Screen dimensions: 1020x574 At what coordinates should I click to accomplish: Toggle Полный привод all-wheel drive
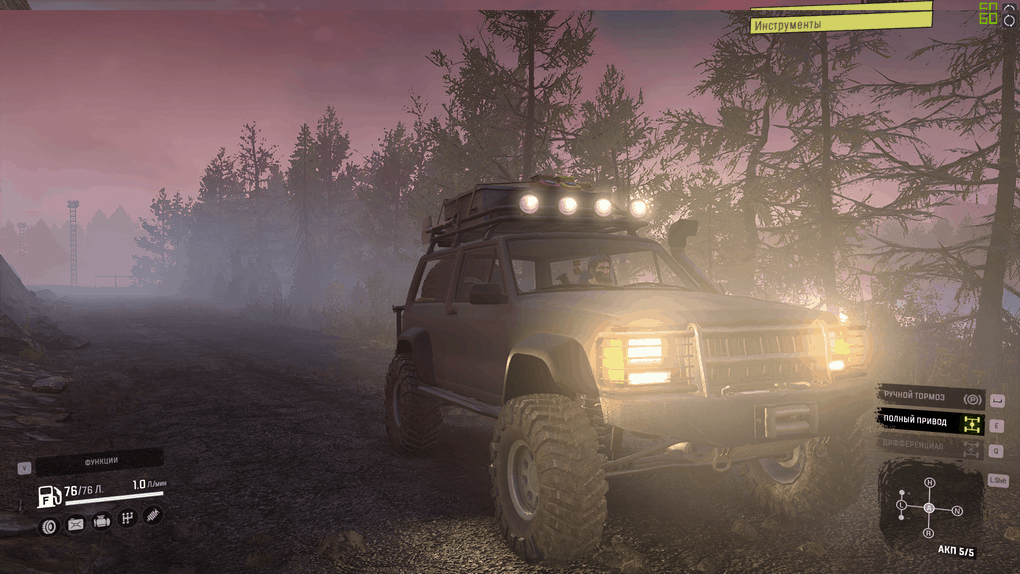pos(931,422)
